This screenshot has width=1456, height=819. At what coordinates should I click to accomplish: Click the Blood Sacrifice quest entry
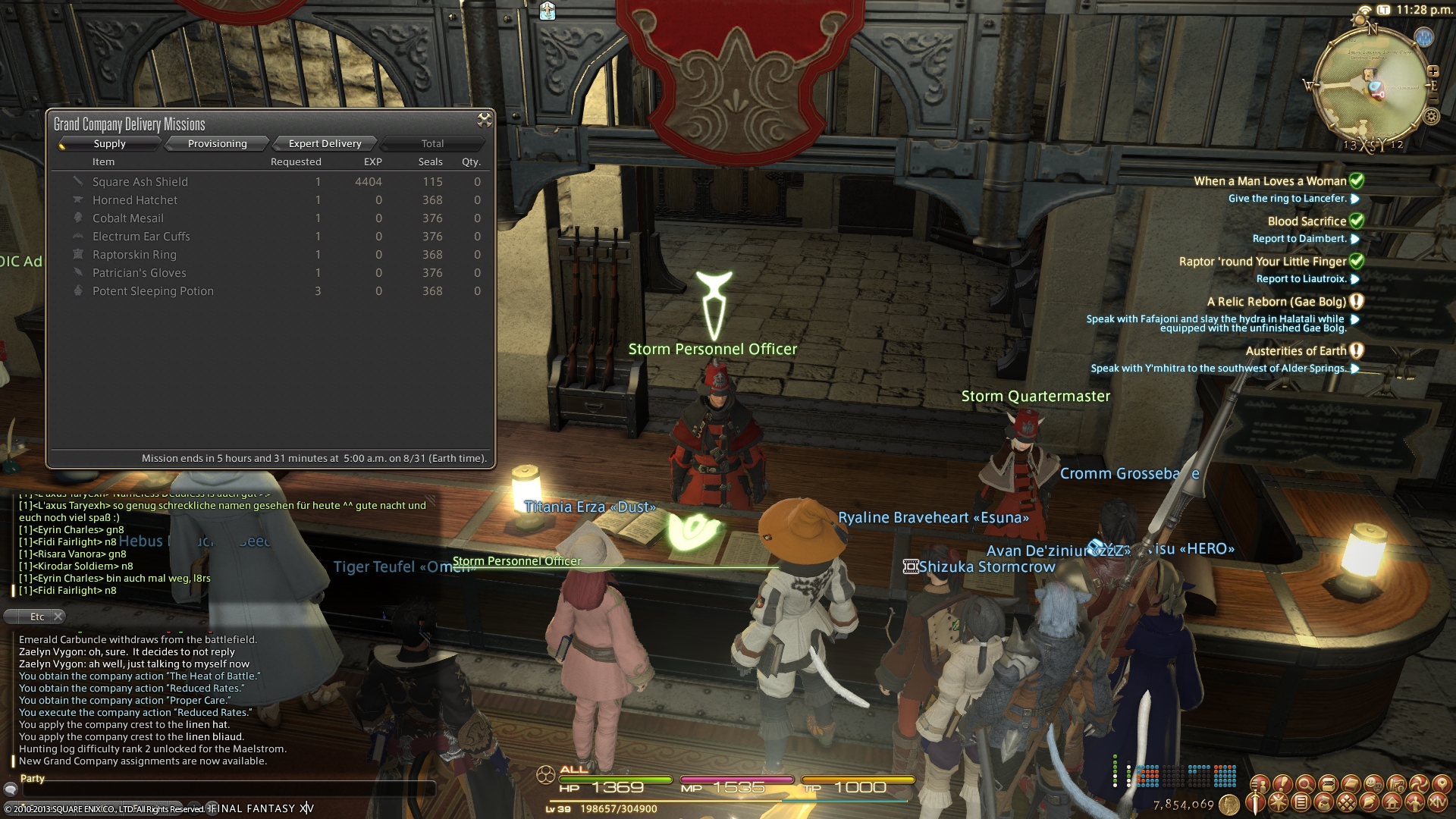click(1306, 221)
